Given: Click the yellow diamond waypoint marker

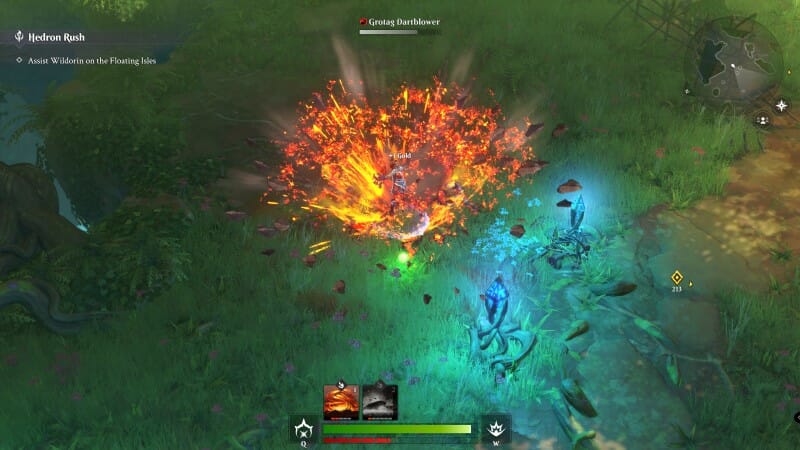Looking at the screenshot, I should click(x=677, y=277).
